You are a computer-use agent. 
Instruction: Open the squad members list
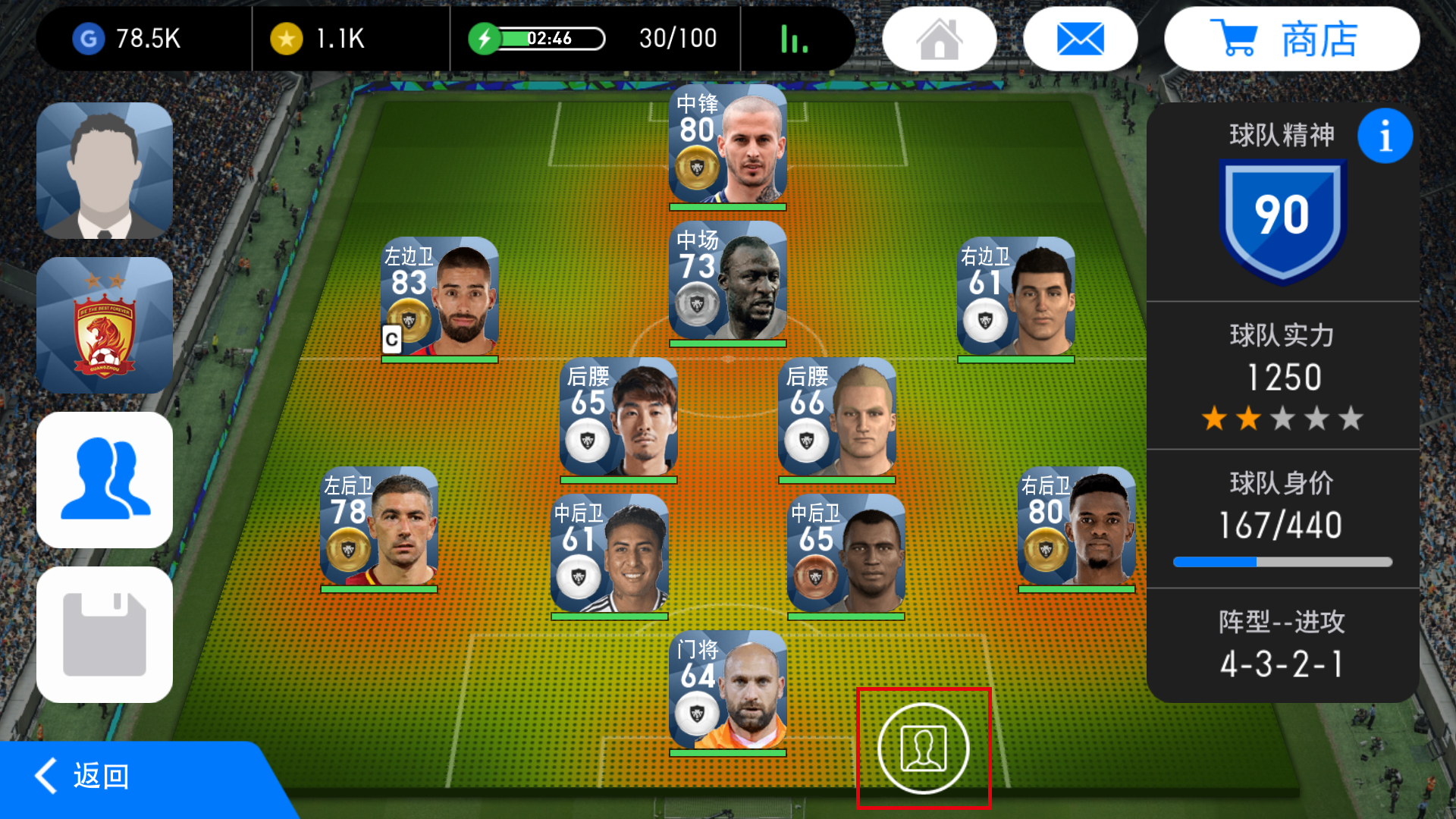pos(105,480)
